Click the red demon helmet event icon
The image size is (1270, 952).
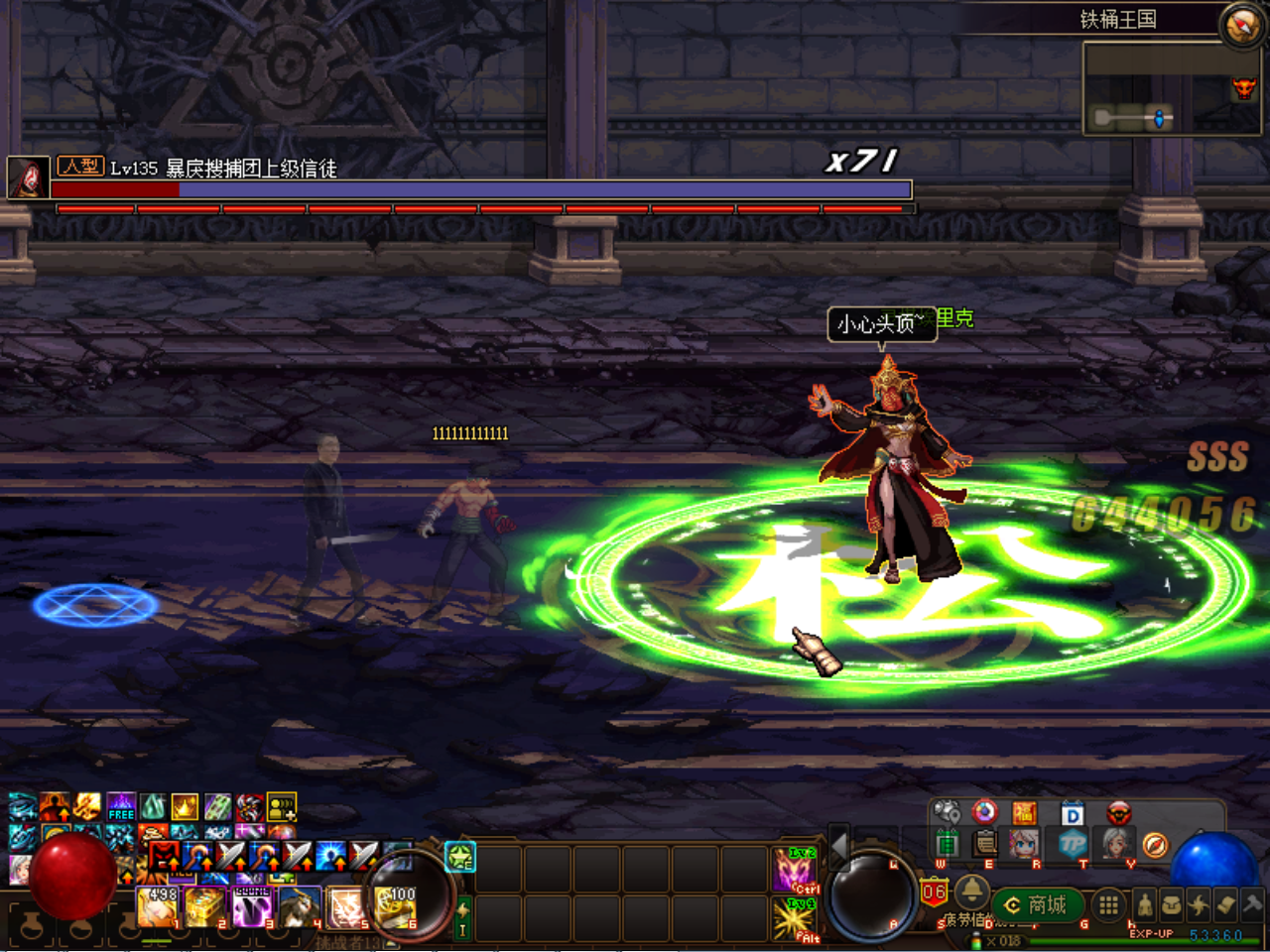pos(1120,813)
